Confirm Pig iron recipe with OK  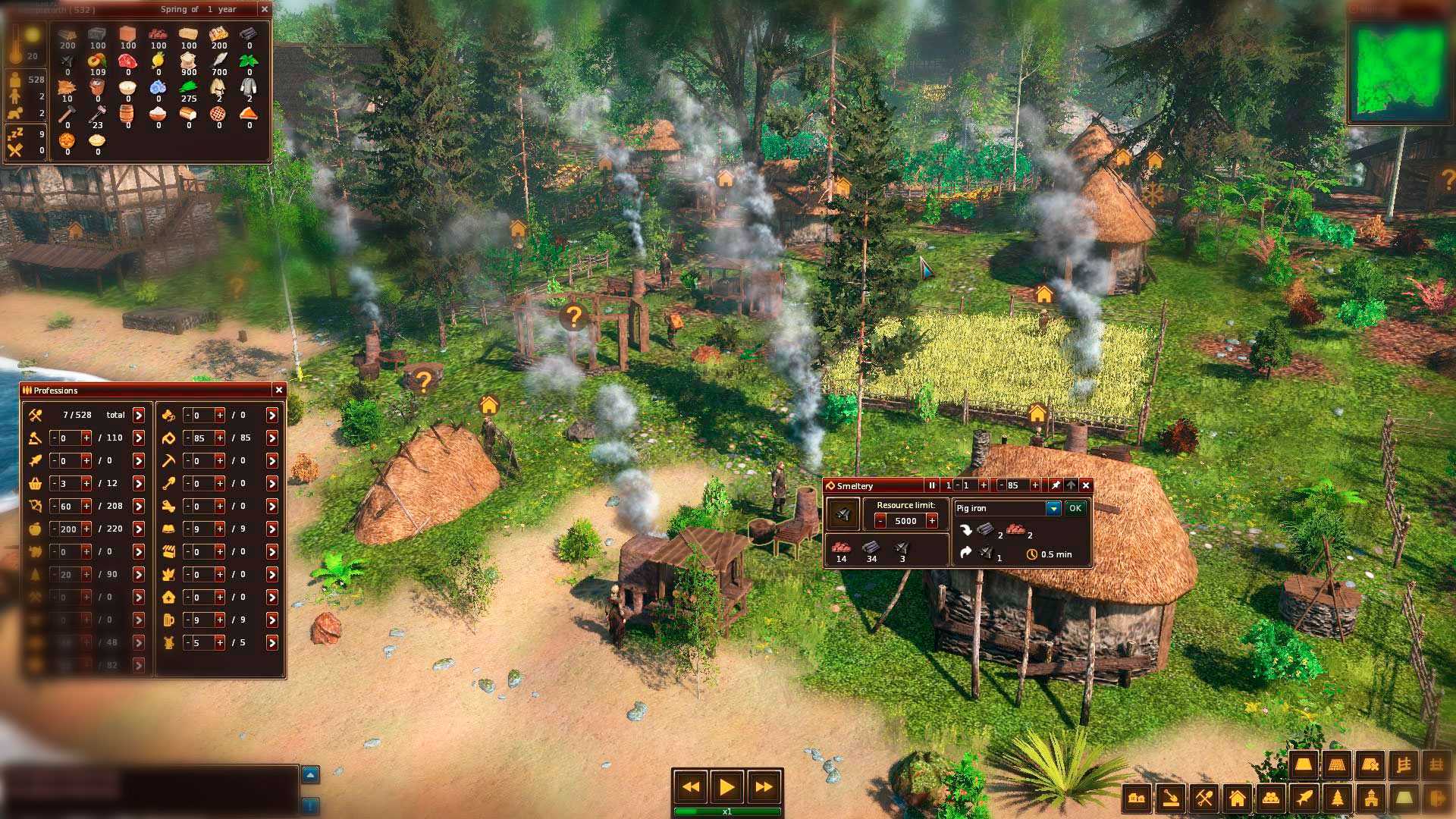[x=1075, y=508]
